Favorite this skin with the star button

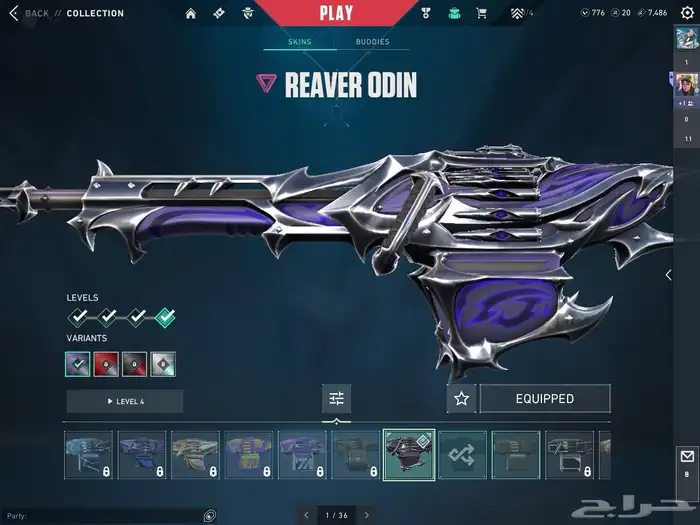click(461, 398)
